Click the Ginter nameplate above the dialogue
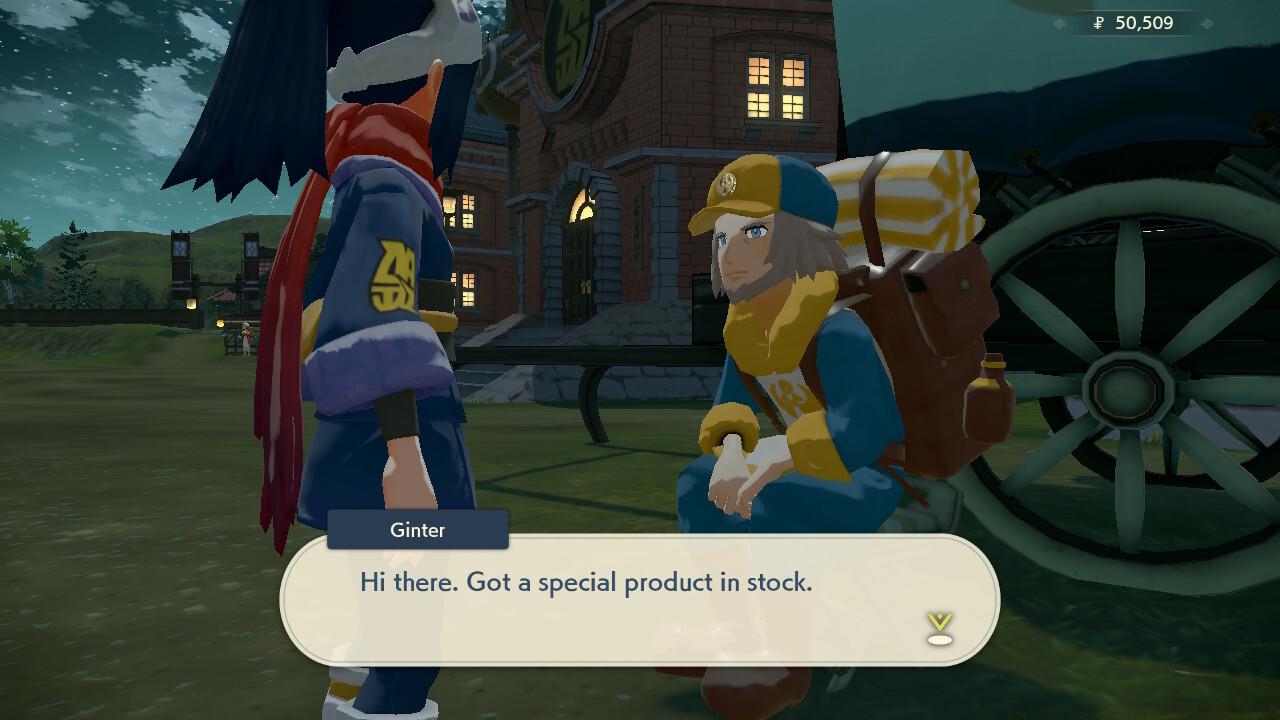The height and width of the screenshot is (720, 1280). [x=416, y=530]
